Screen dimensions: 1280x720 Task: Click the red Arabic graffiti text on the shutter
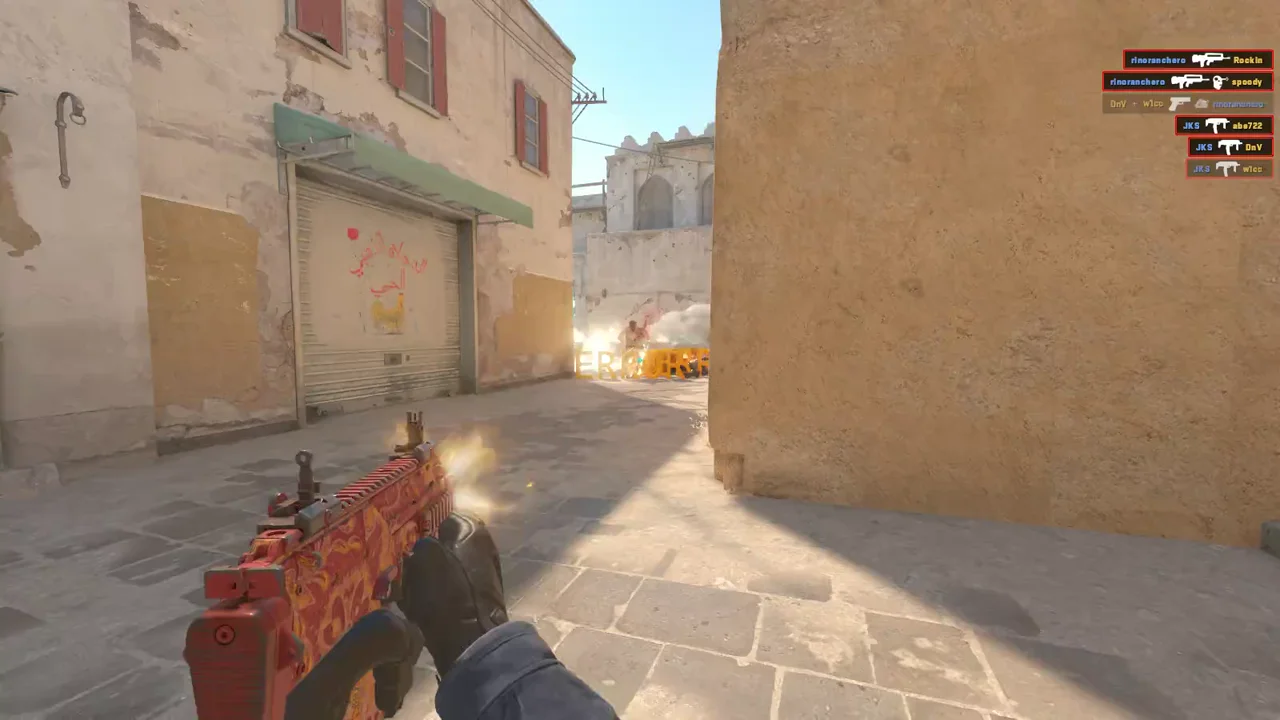(390, 255)
